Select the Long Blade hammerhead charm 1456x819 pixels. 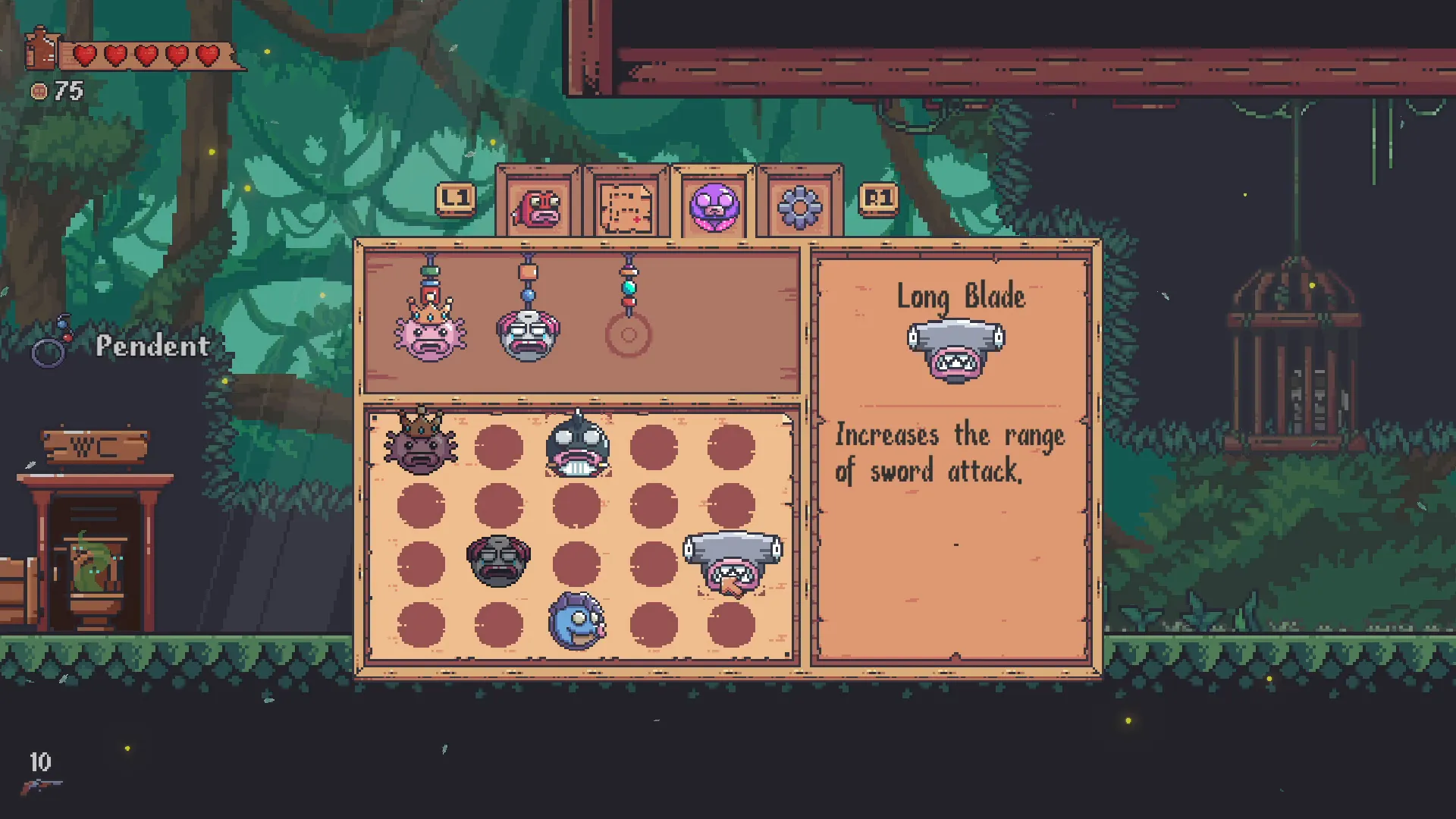pos(733,563)
